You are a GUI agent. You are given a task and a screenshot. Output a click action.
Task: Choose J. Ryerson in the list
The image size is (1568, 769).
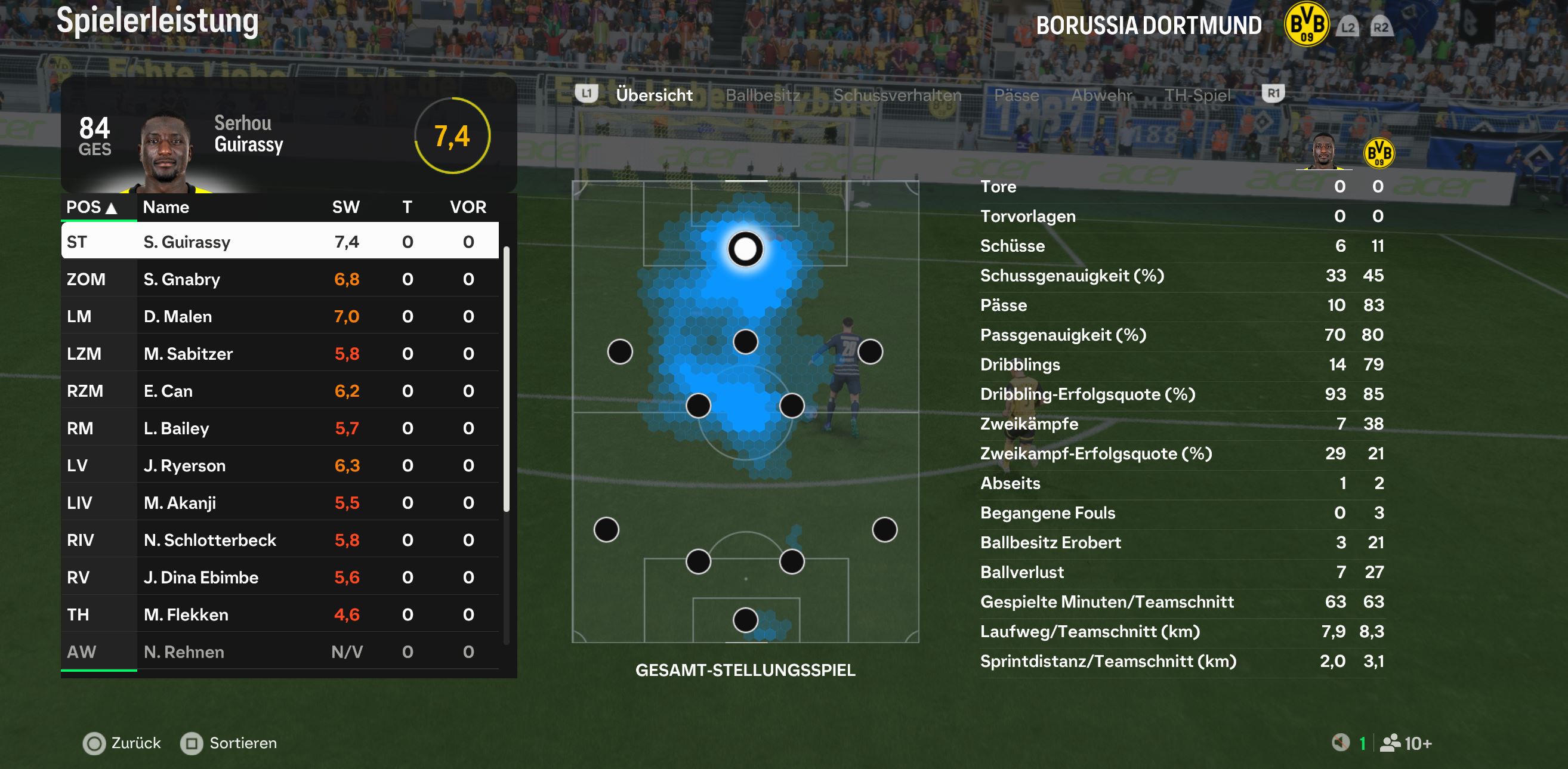click(x=280, y=466)
